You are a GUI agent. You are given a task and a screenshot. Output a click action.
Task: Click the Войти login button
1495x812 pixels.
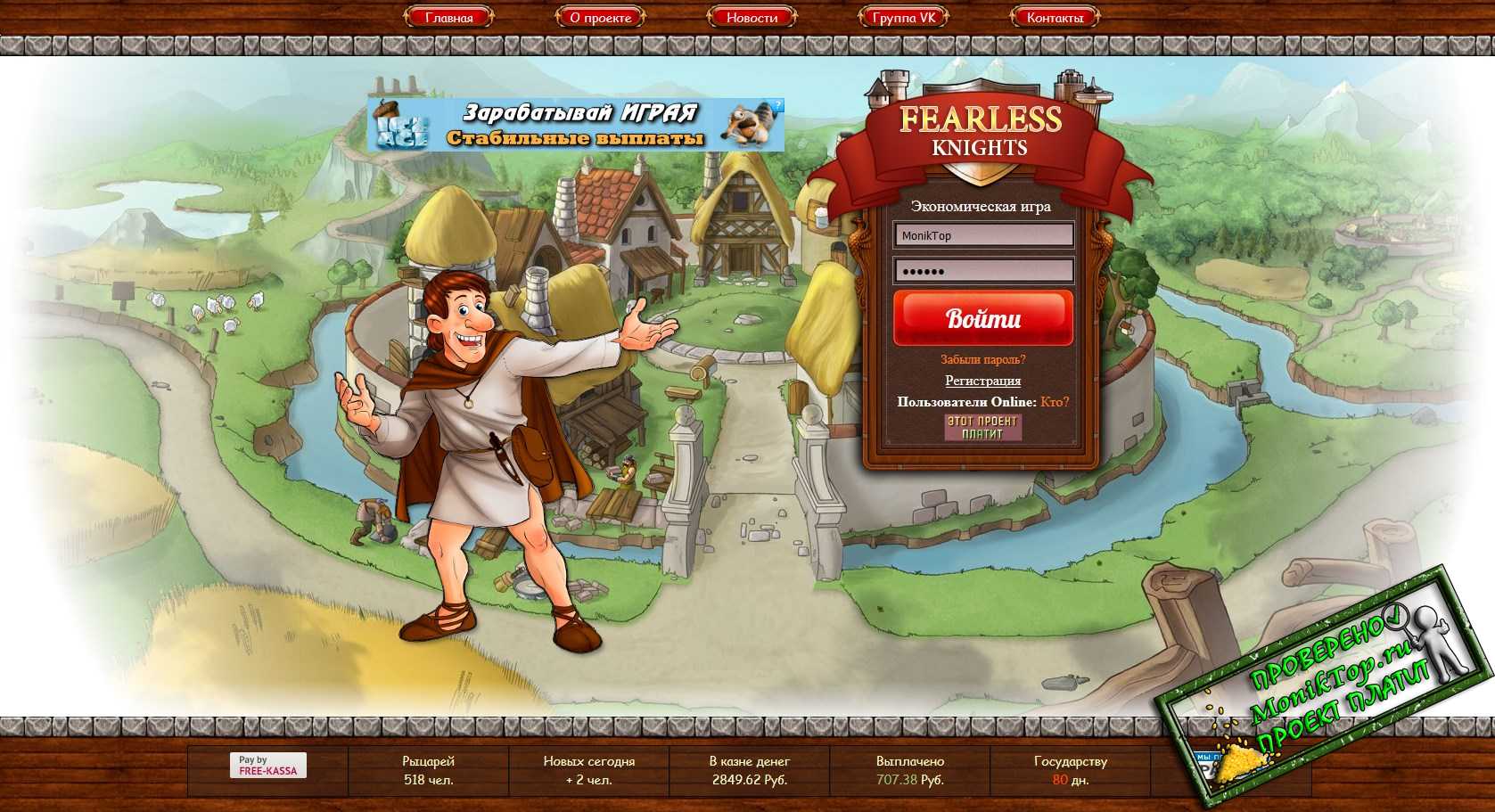(x=983, y=318)
